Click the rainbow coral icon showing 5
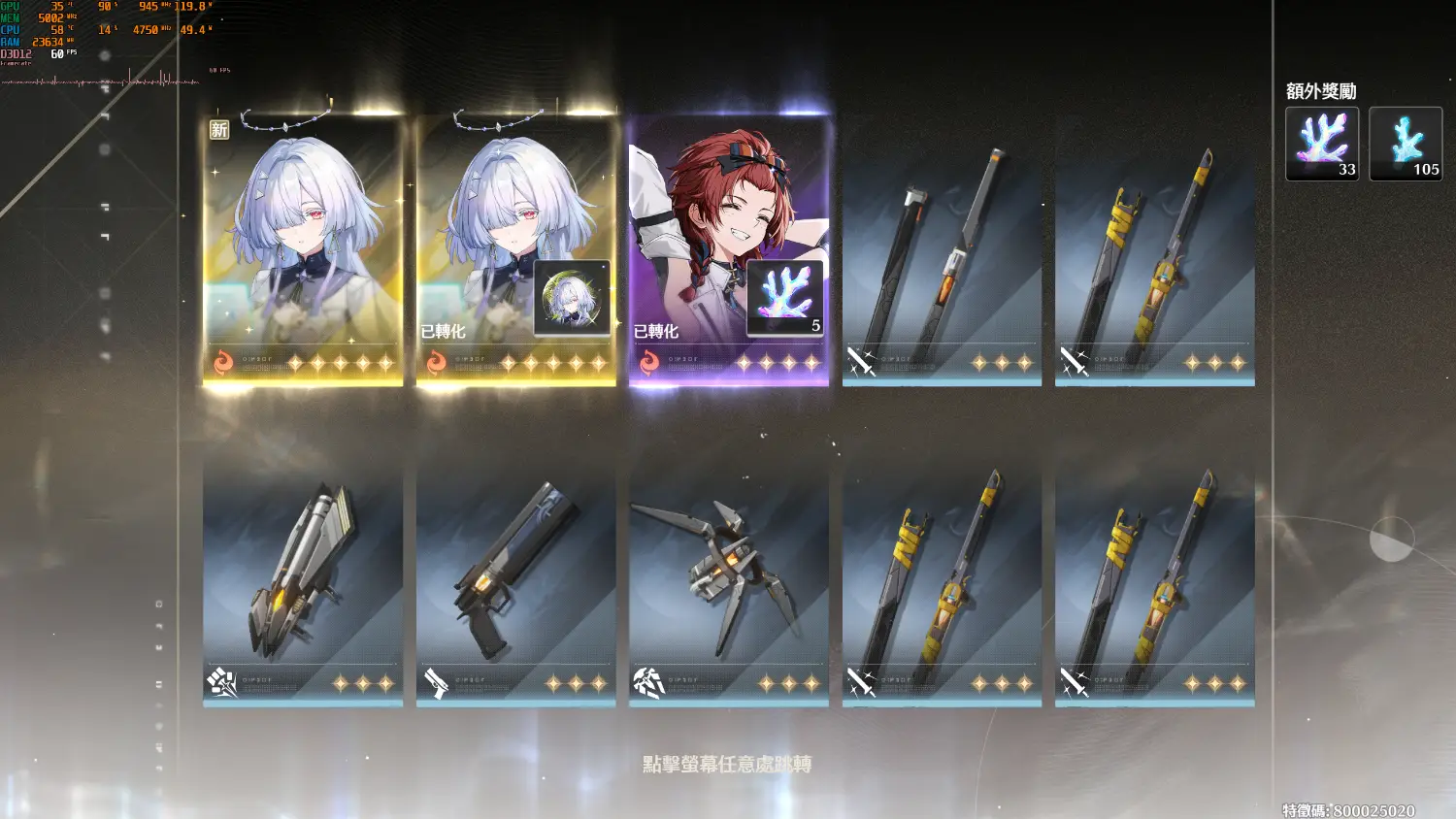1456x819 pixels. pos(785,298)
